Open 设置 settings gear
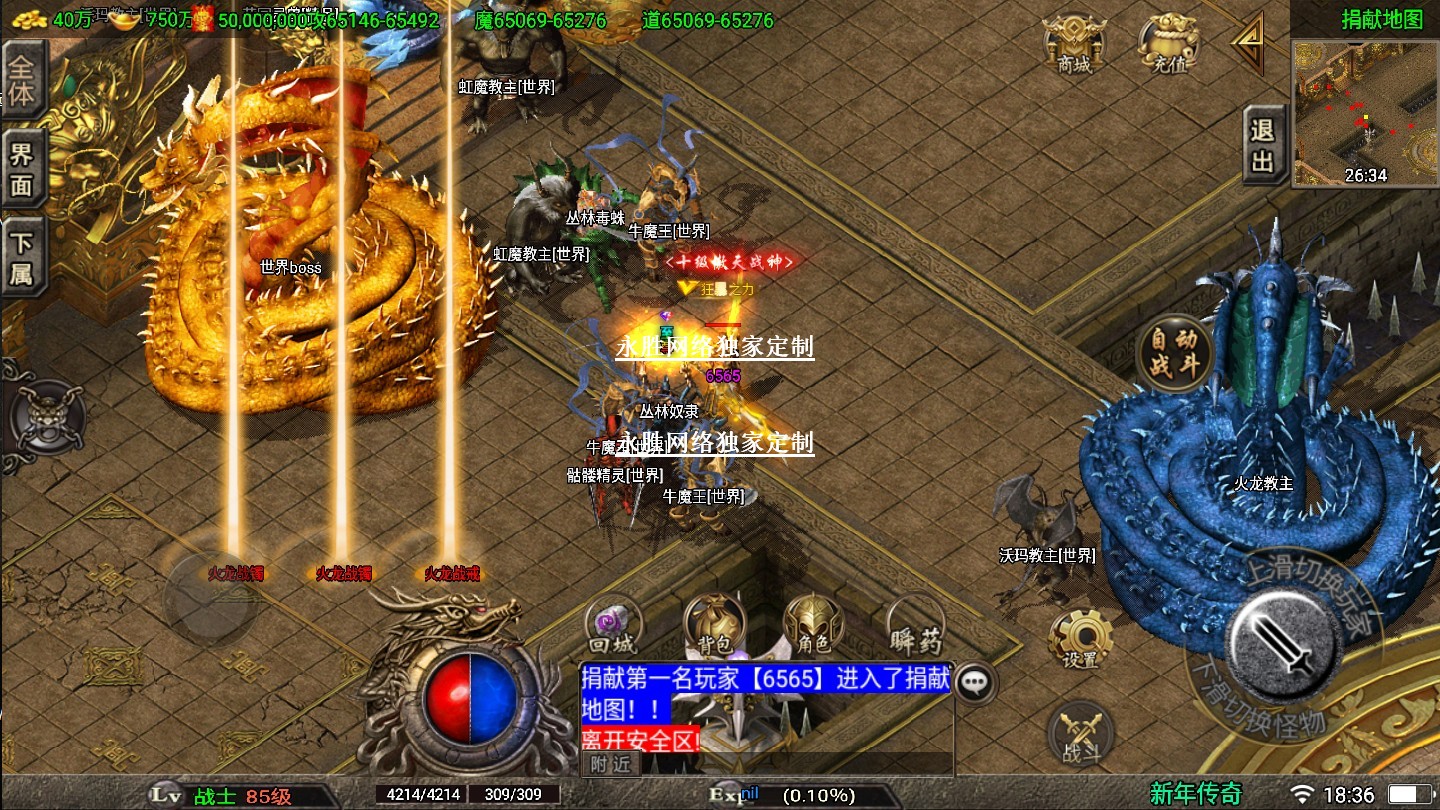The height and width of the screenshot is (810, 1440). 1081,638
